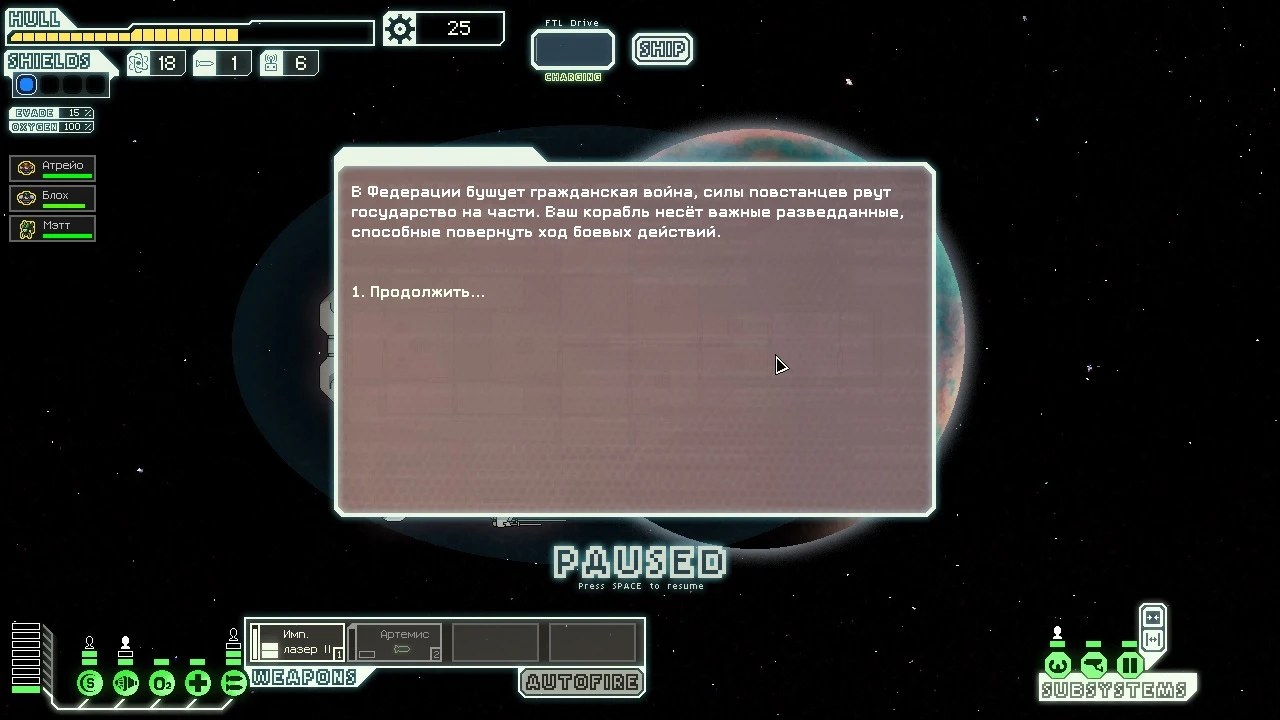
Task: Select crew member Атрейо
Action: 52,167
